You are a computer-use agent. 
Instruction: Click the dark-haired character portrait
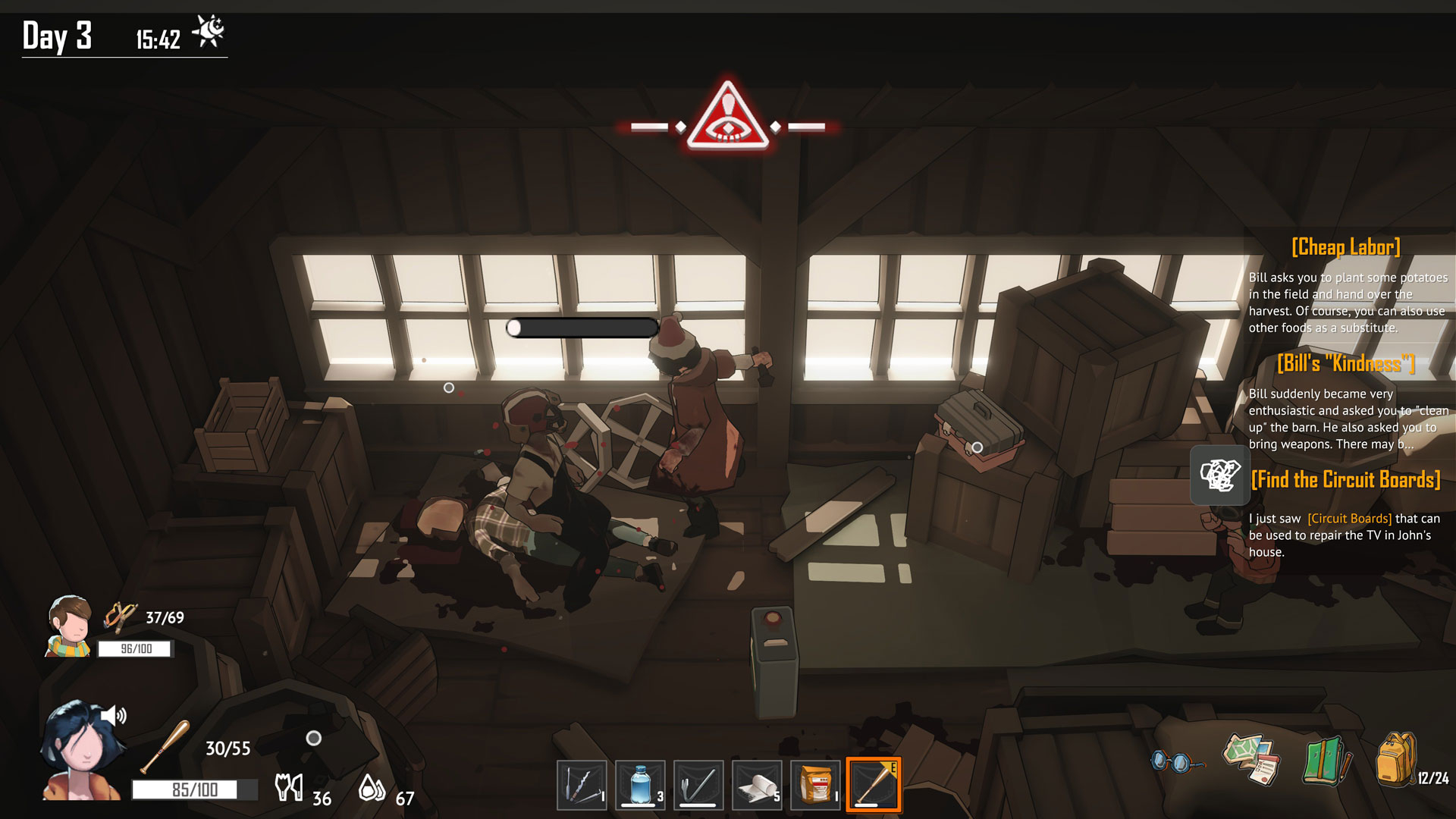(82, 751)
